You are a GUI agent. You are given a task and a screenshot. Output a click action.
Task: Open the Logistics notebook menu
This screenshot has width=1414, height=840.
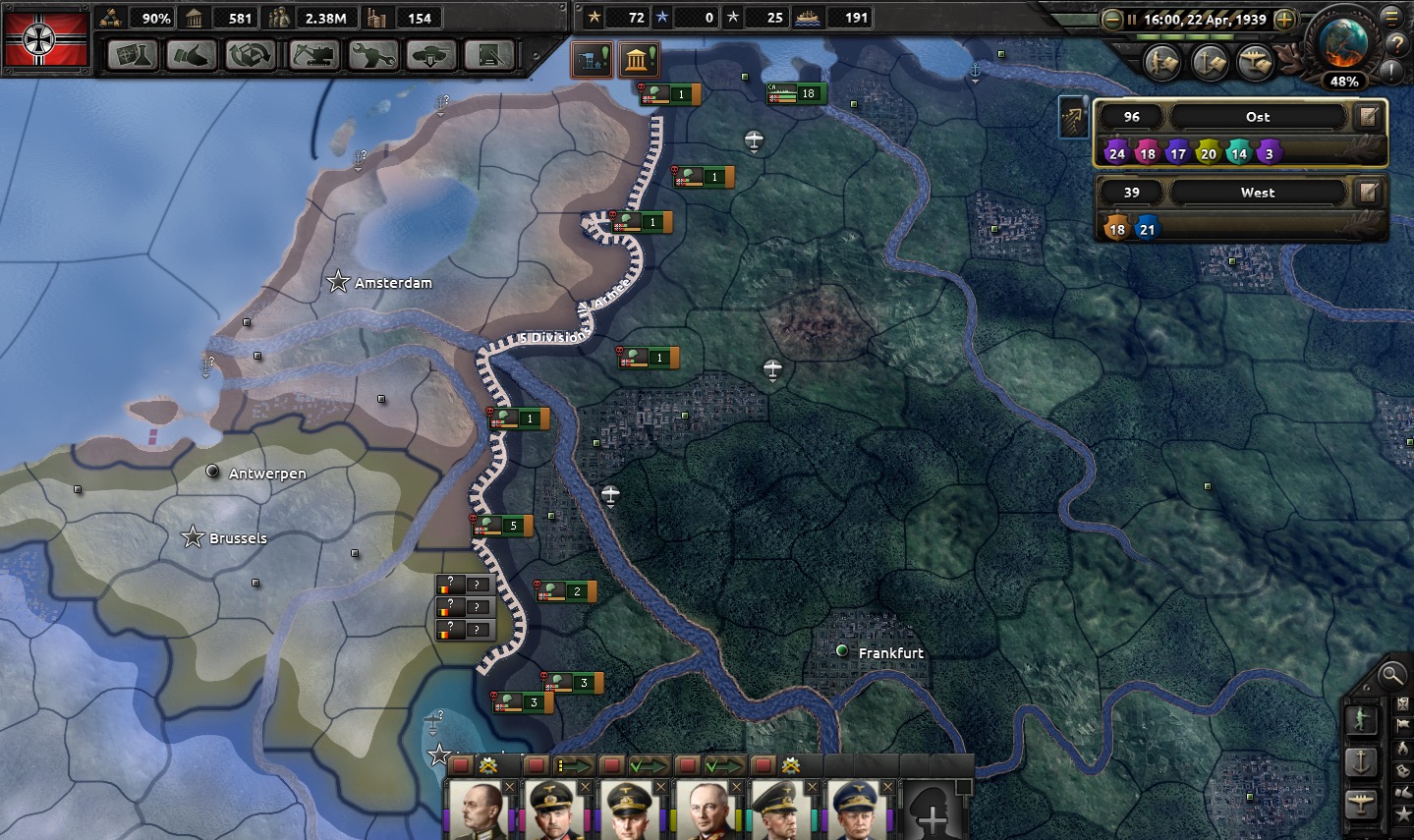pos(488,55)
